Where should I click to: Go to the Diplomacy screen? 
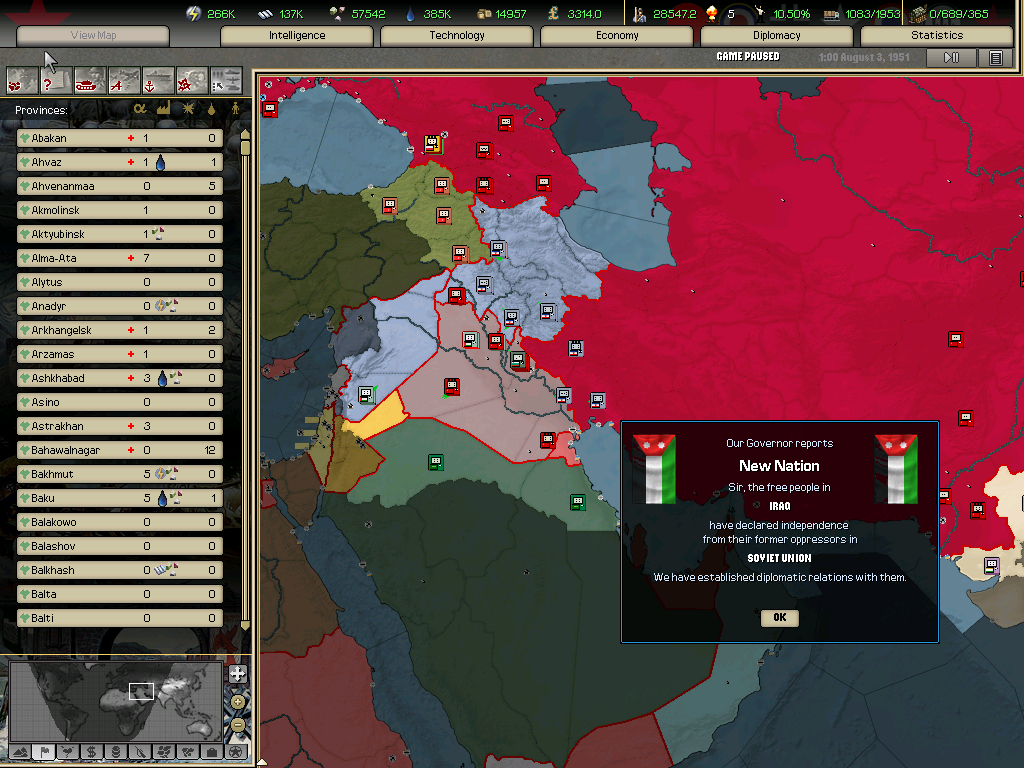tap(777, 36)
